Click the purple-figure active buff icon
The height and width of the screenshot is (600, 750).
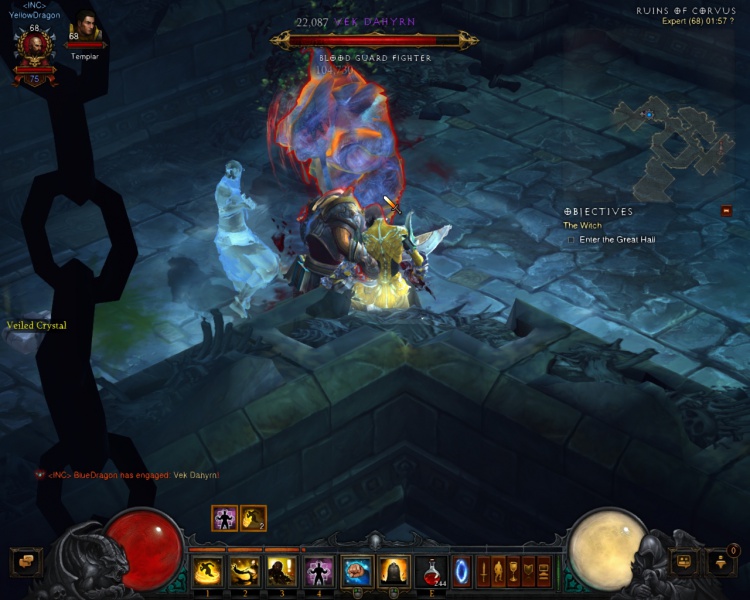(x=224, y=518)
